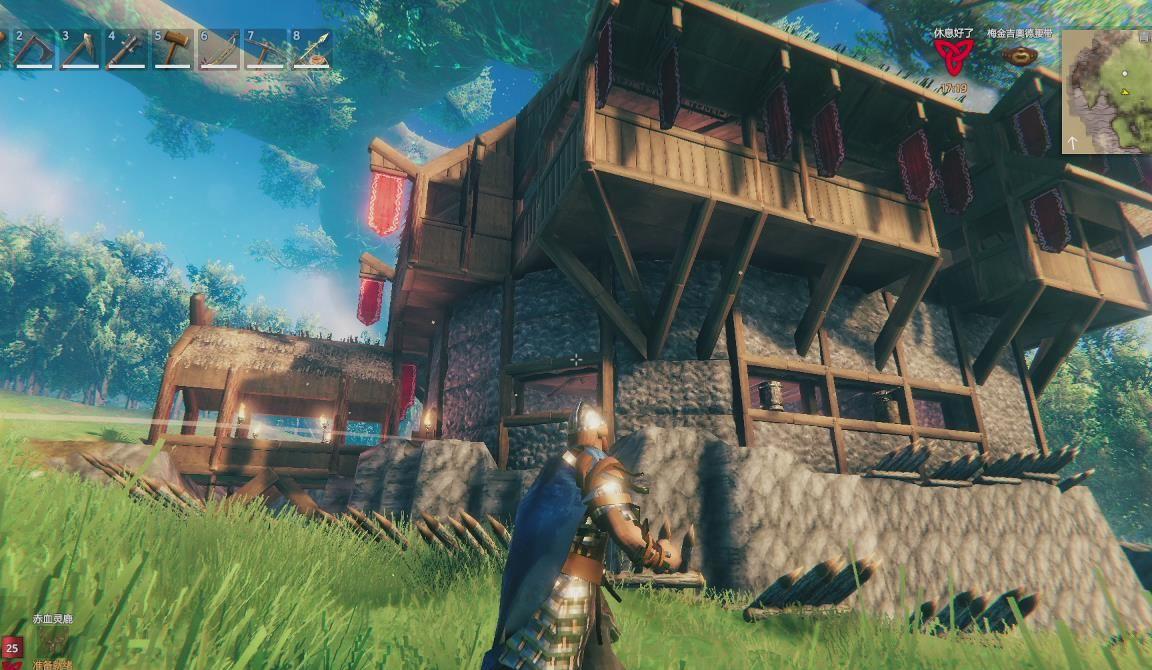1152x670 pixels.
Task: Select the hoe in hotbar slot 2
Action: 34,49
